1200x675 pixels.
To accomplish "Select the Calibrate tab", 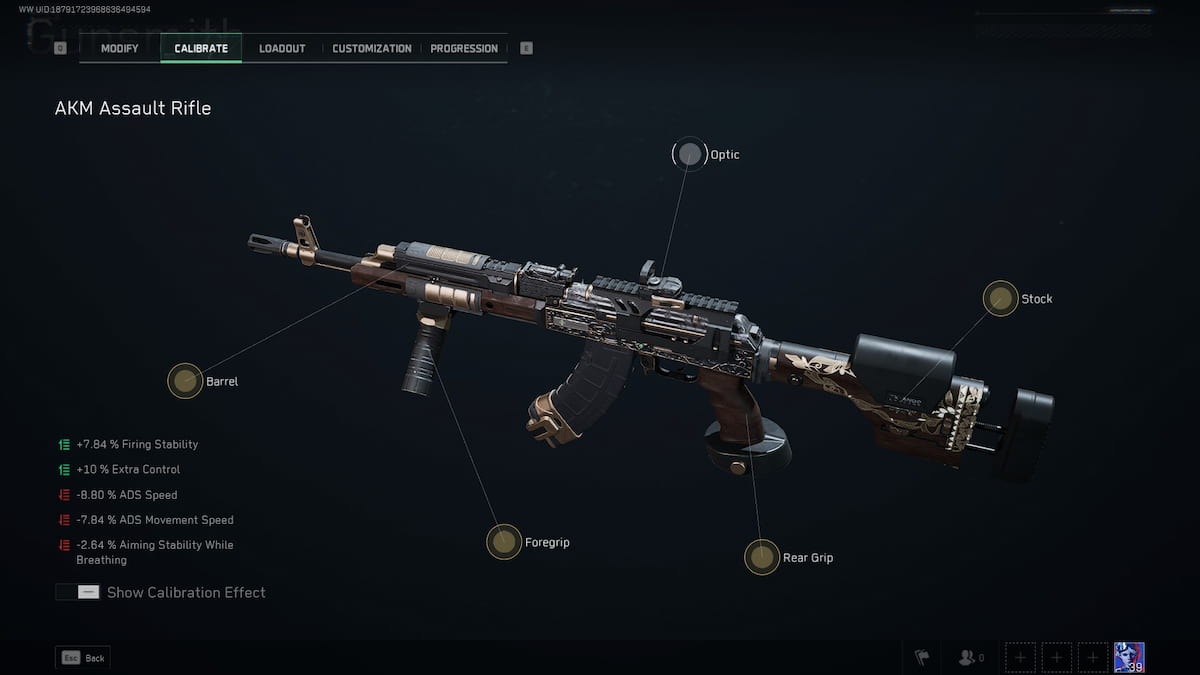I will pyautogui.click(x=201, y=48).
